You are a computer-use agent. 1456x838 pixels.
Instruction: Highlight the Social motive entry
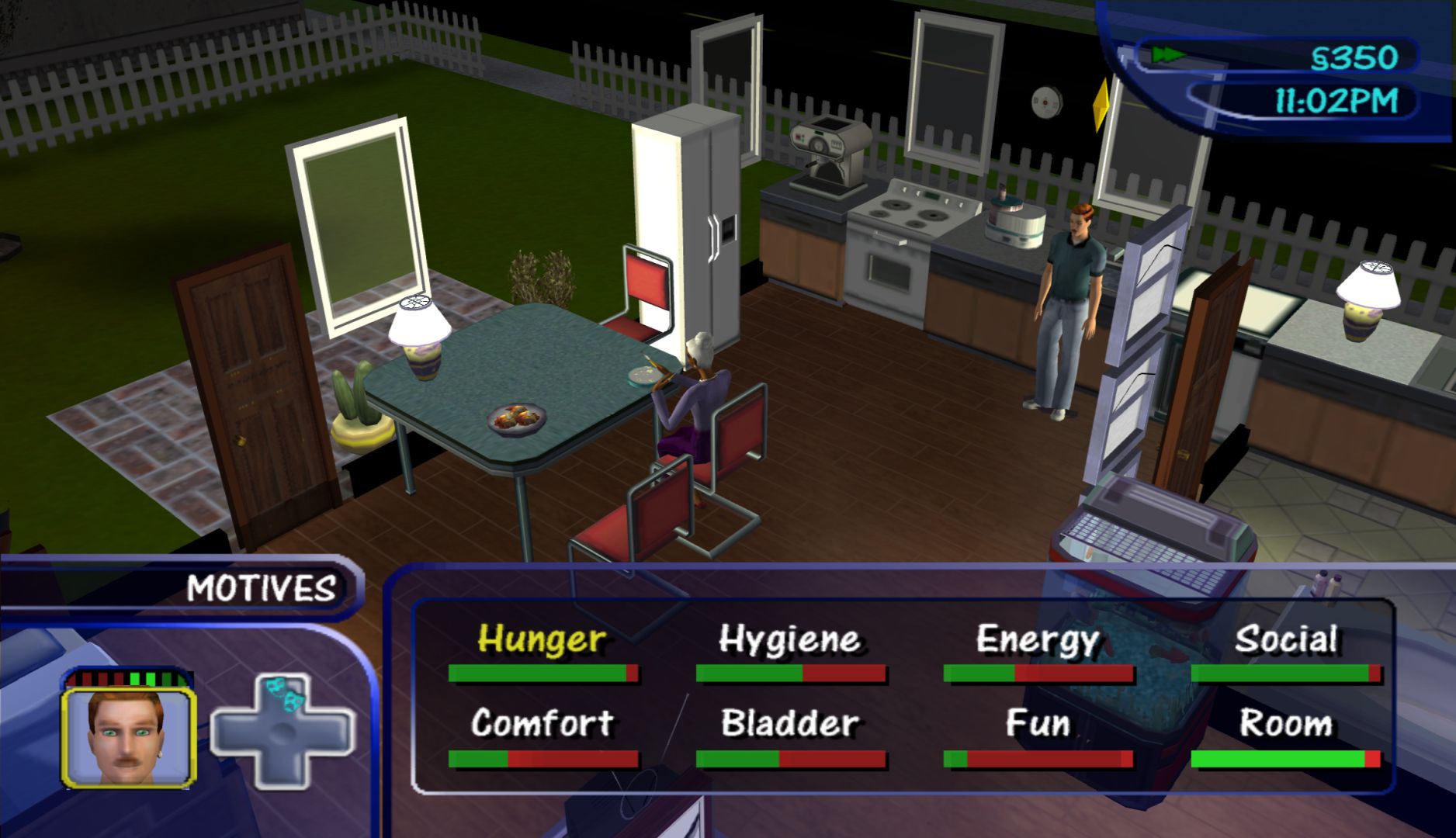1286,641
